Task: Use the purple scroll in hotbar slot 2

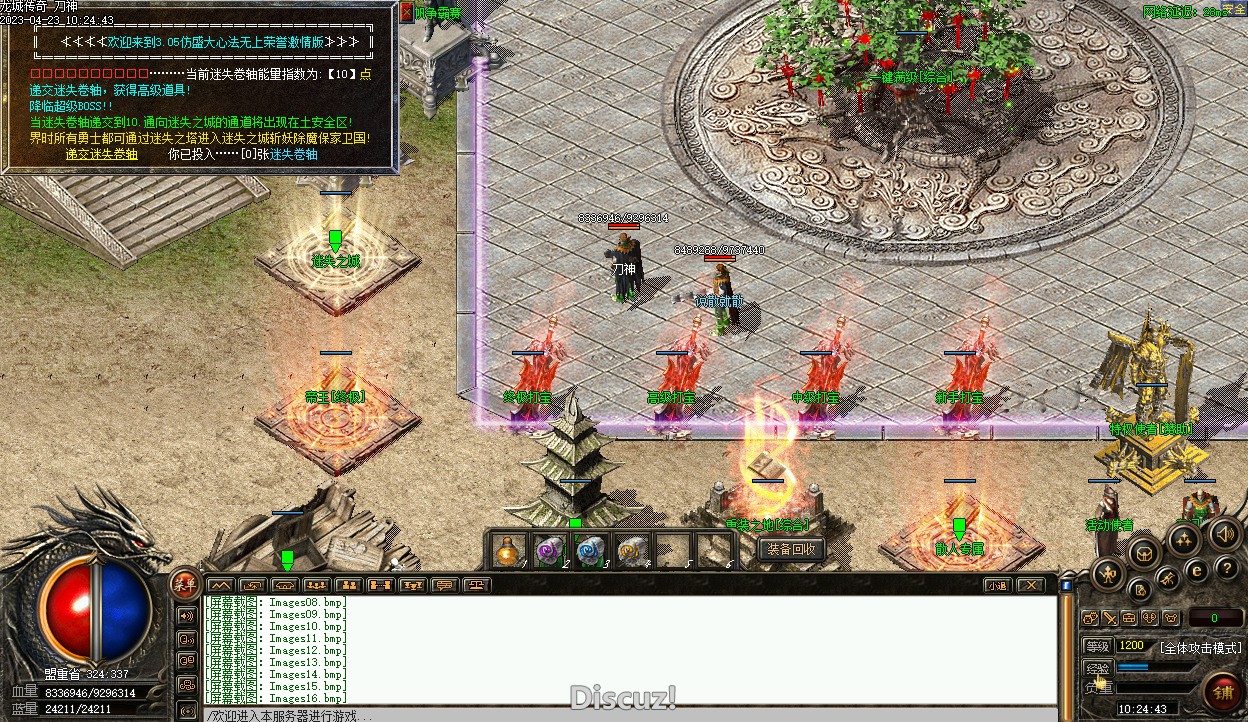Action: 549,550
